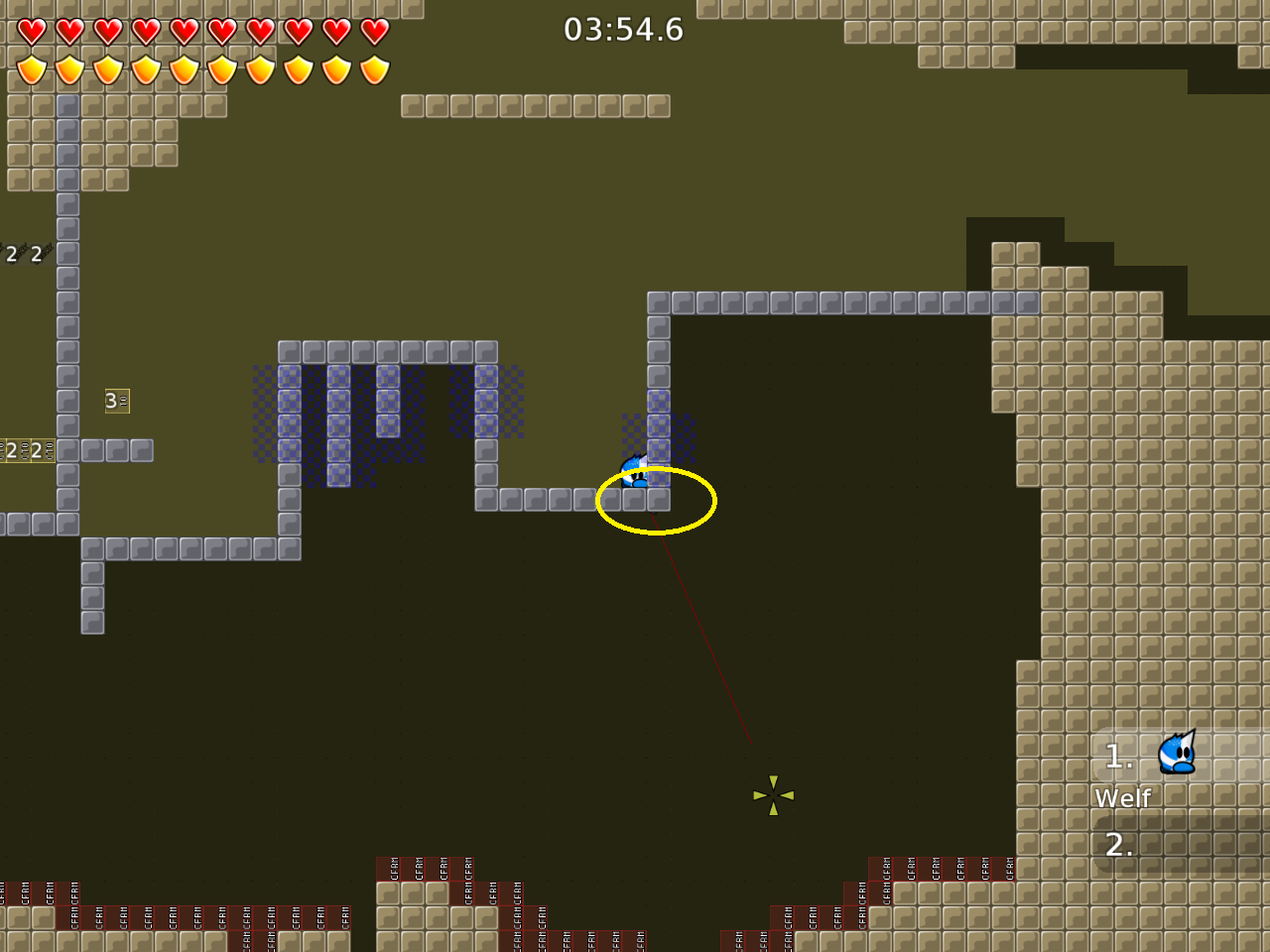Click the first golden shield armor icon
The width and height of the screenshot is (1270, 952).
(x=33, y=69)
